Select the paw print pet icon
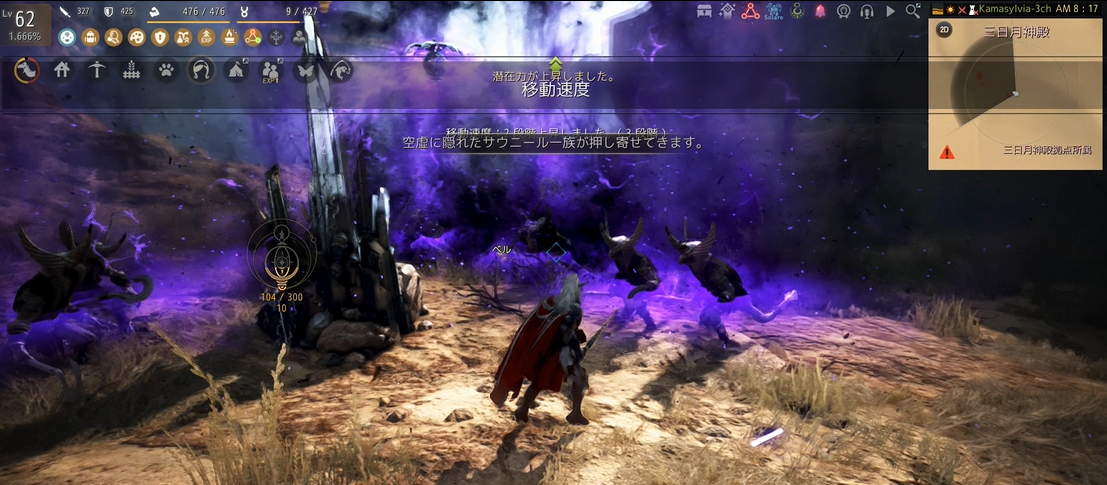This screenshot has height=485, width=1107. [x=166, y=70]
